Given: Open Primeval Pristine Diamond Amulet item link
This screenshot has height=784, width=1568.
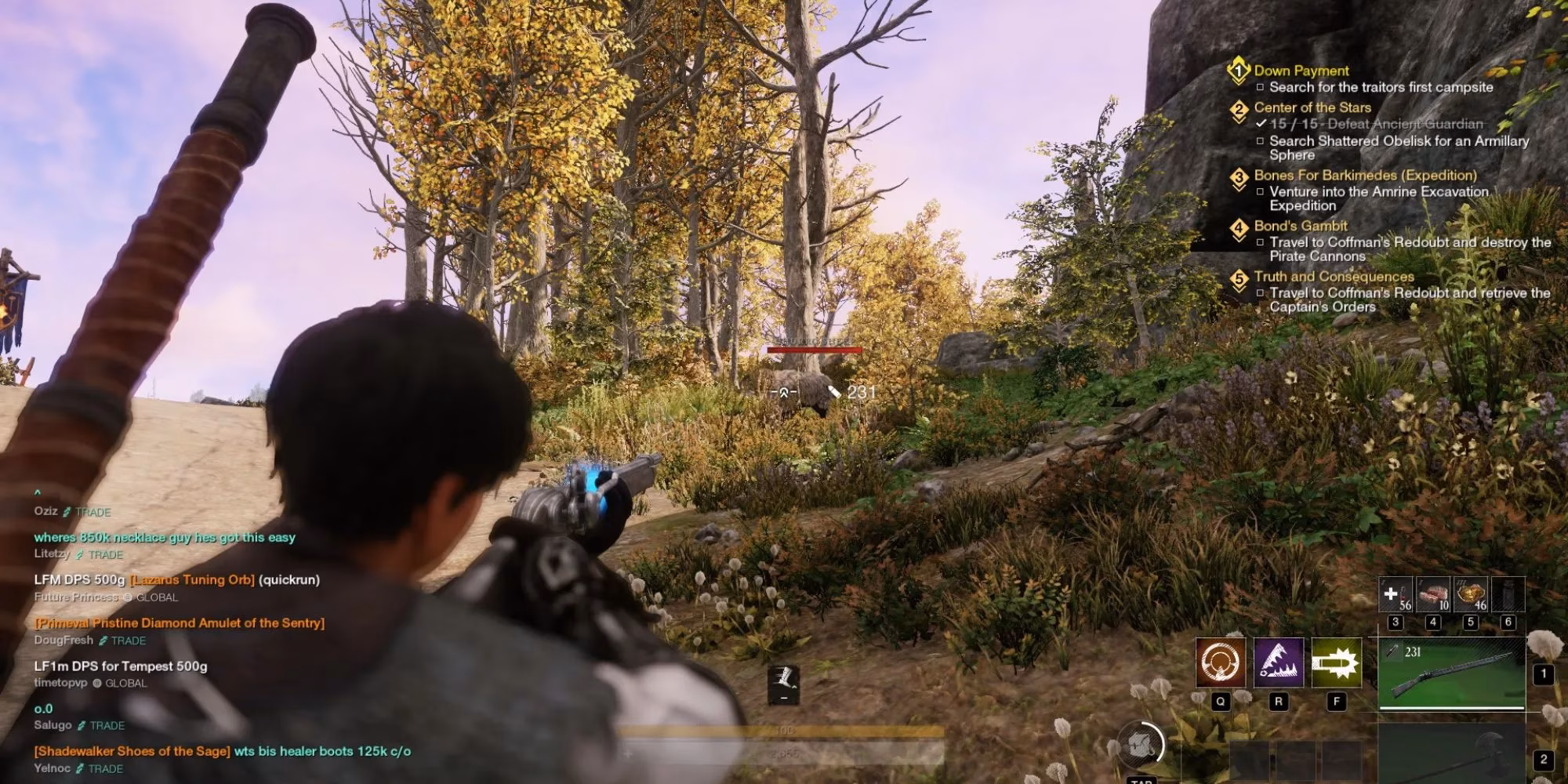Looking at the screenshot, I should (179, 623).
